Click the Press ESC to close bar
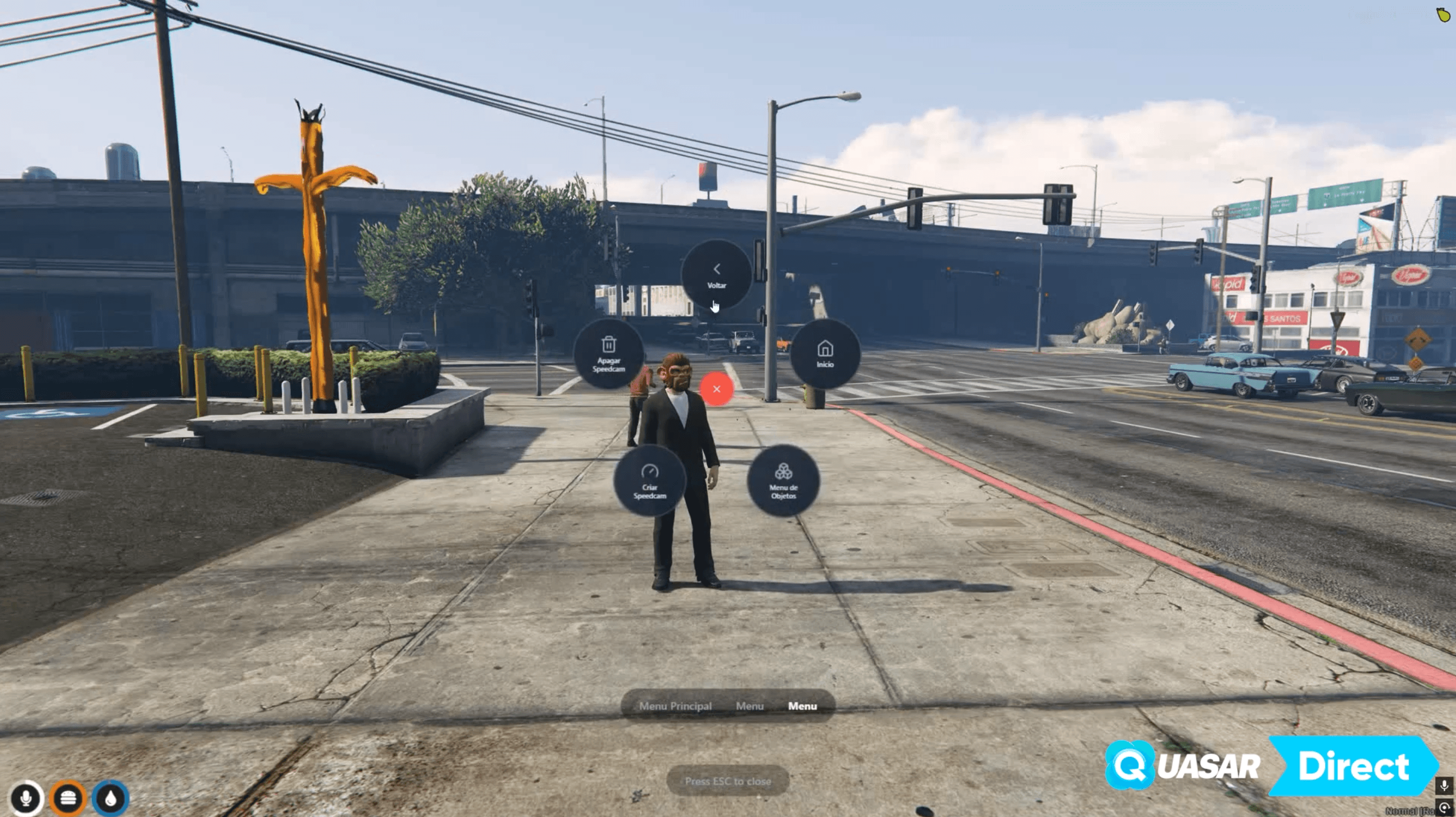 [728, 781]
